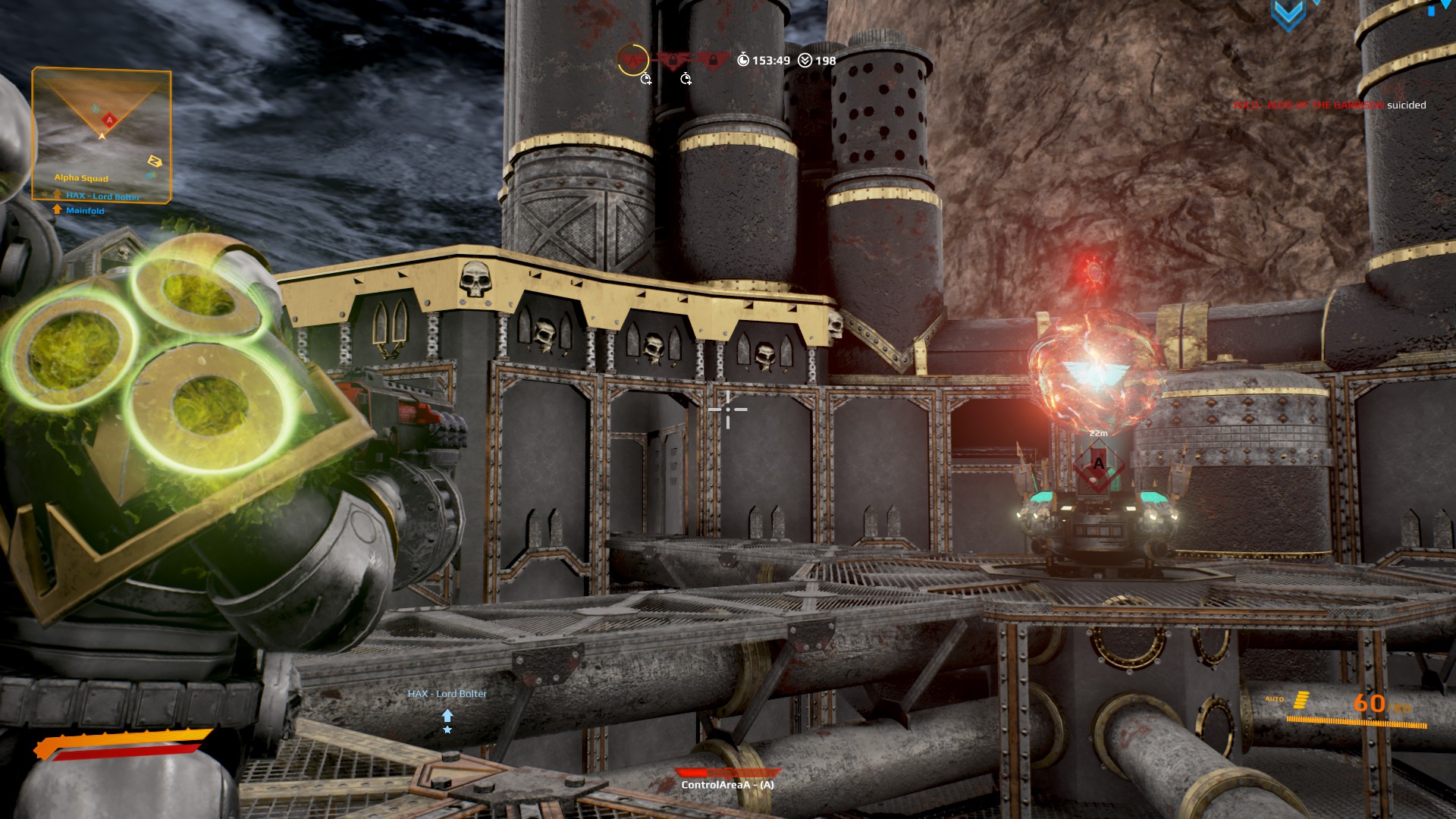Viewport: 1456px width, 819px height.
Task: Select the control point A objective icon
Action: pos(632,60)
